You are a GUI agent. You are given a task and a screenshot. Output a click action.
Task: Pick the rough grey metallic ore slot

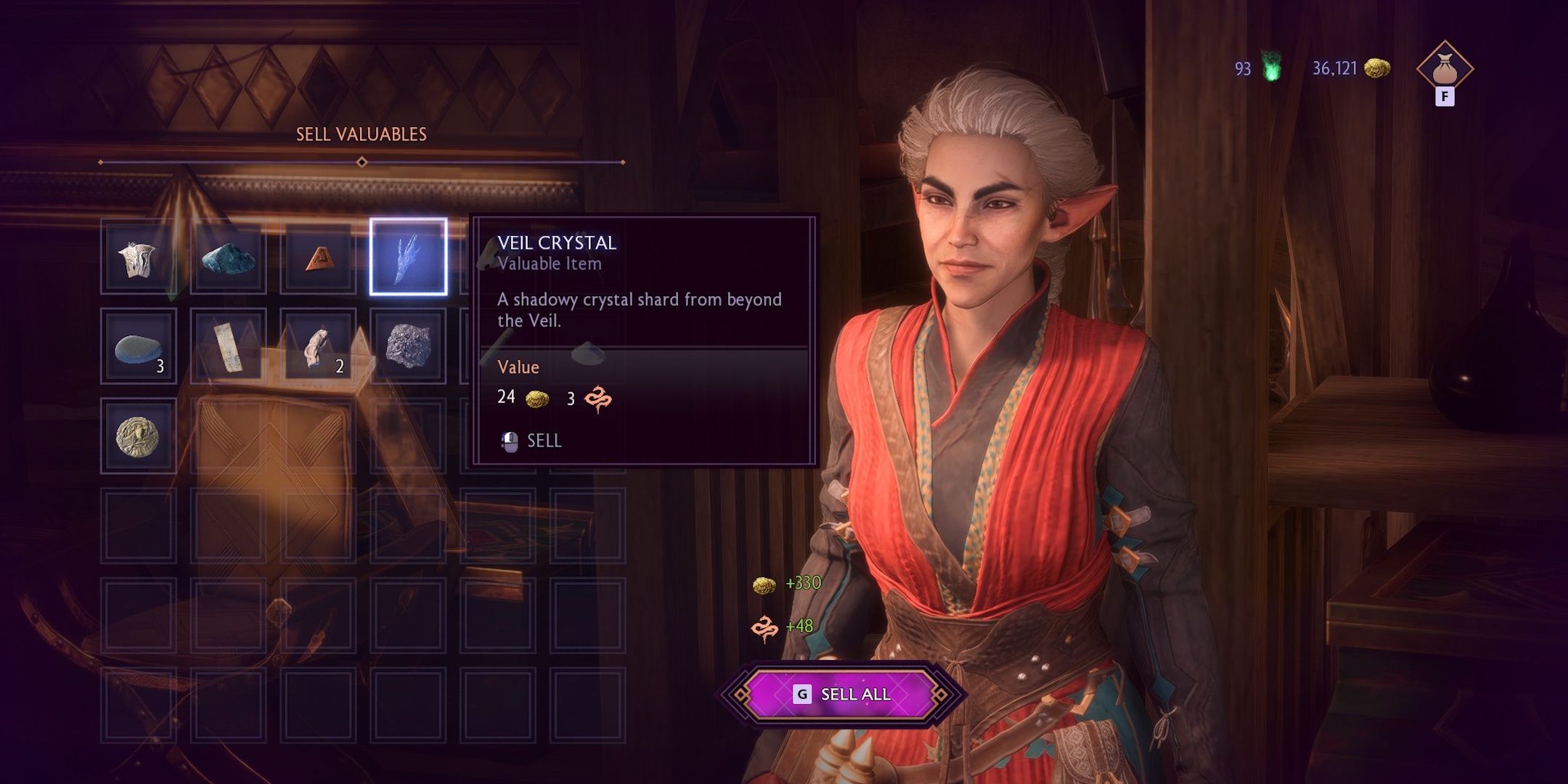pos(408,347)
